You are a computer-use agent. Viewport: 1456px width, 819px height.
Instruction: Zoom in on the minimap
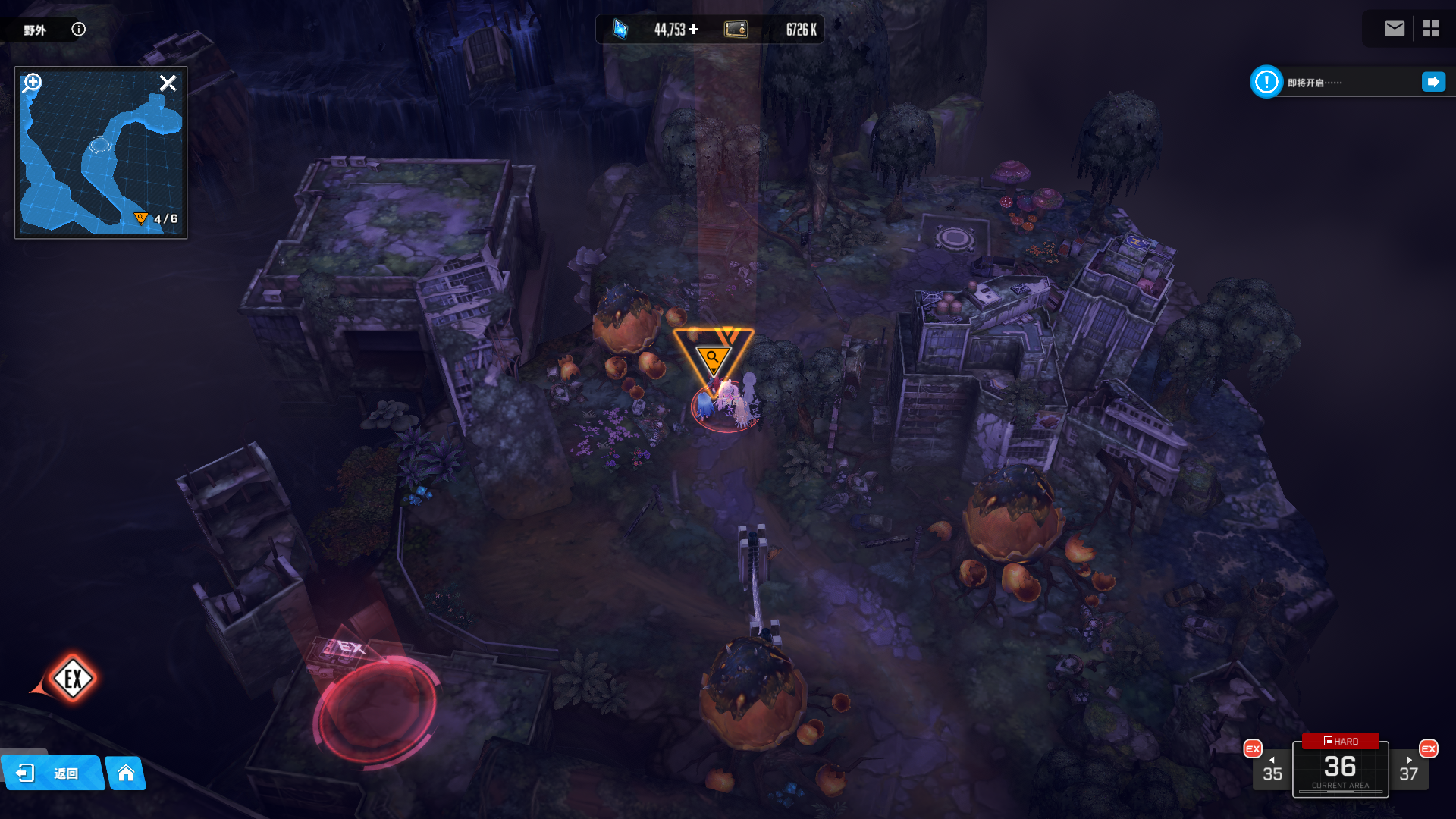[x=32, y=83]
